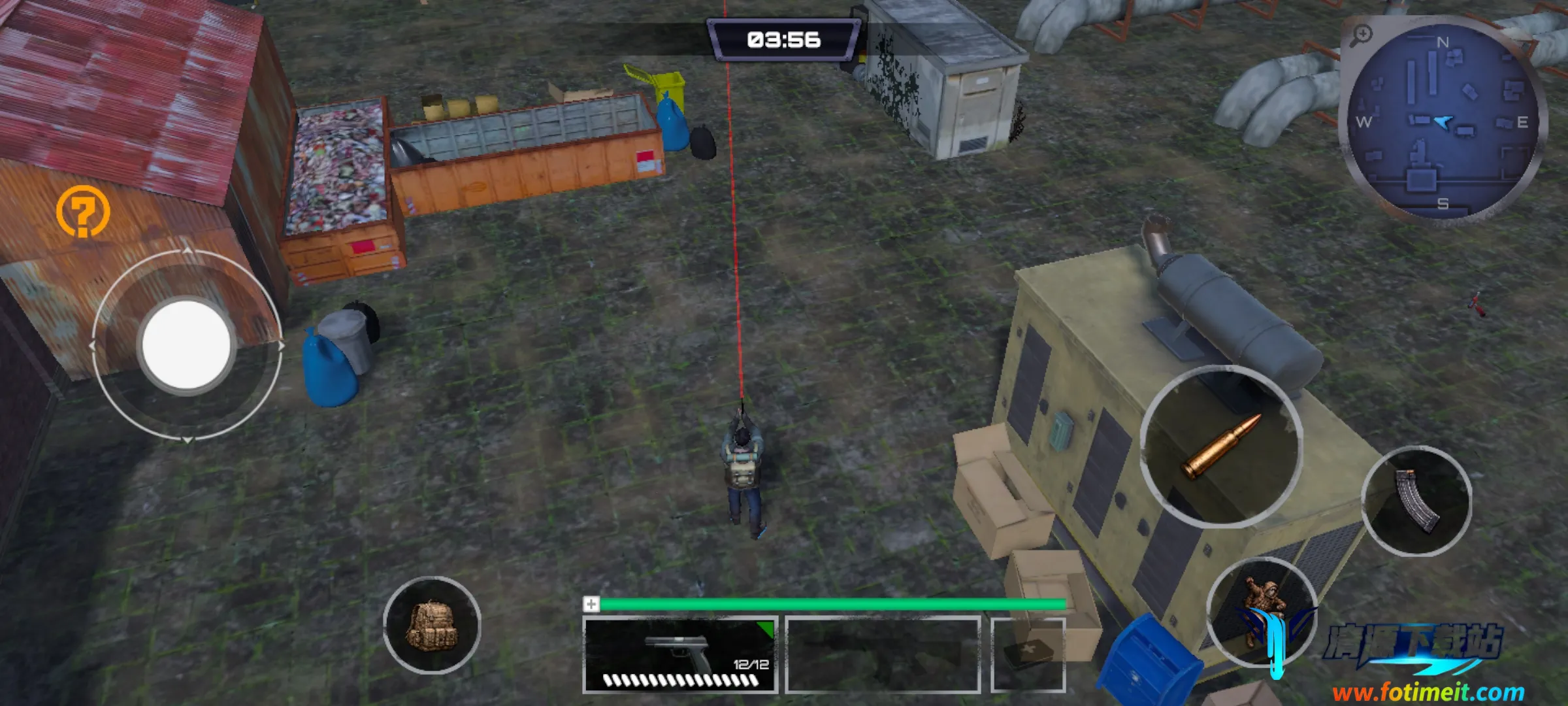This screenshot has height=706, width=1568.
Task: Select the medkit item slot
Action: point(1028,655)
